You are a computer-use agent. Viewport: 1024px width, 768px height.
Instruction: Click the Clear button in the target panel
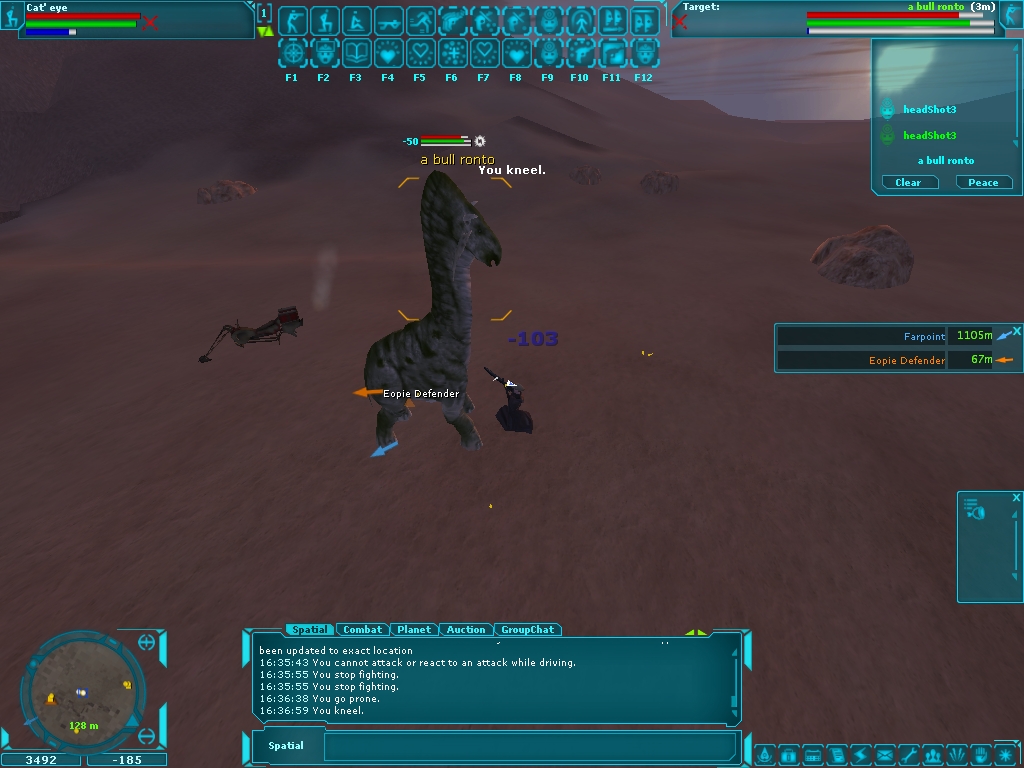[908, 182]
